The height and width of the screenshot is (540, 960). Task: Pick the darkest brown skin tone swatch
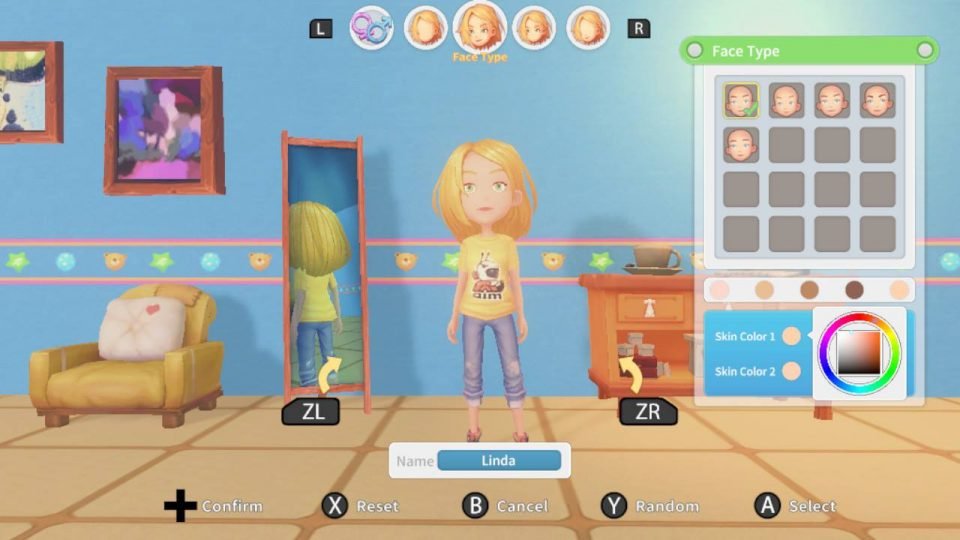(854, 290)
